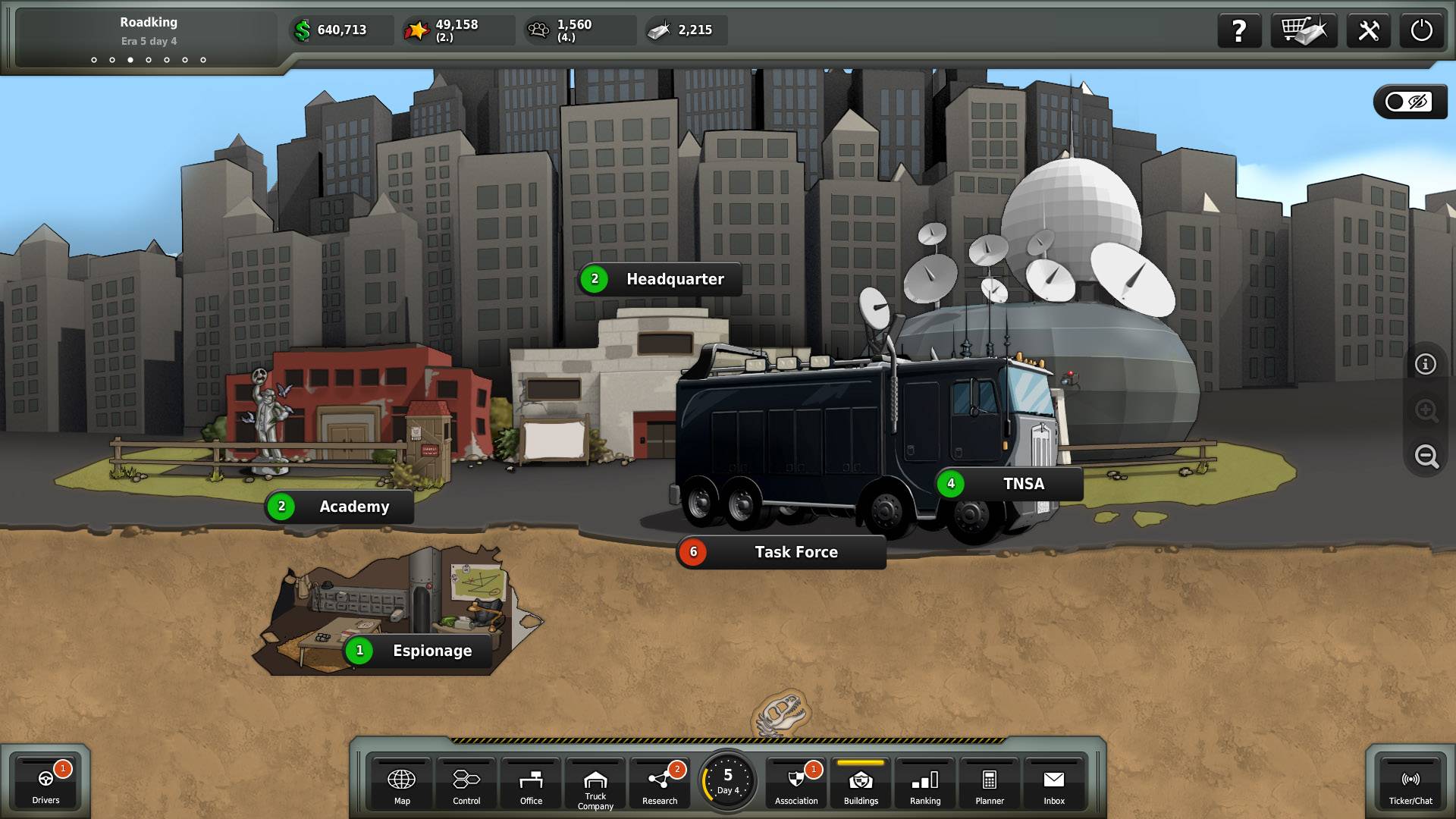Open the shop cart button
This screenshot has width=1456, height=819.
1304,30
